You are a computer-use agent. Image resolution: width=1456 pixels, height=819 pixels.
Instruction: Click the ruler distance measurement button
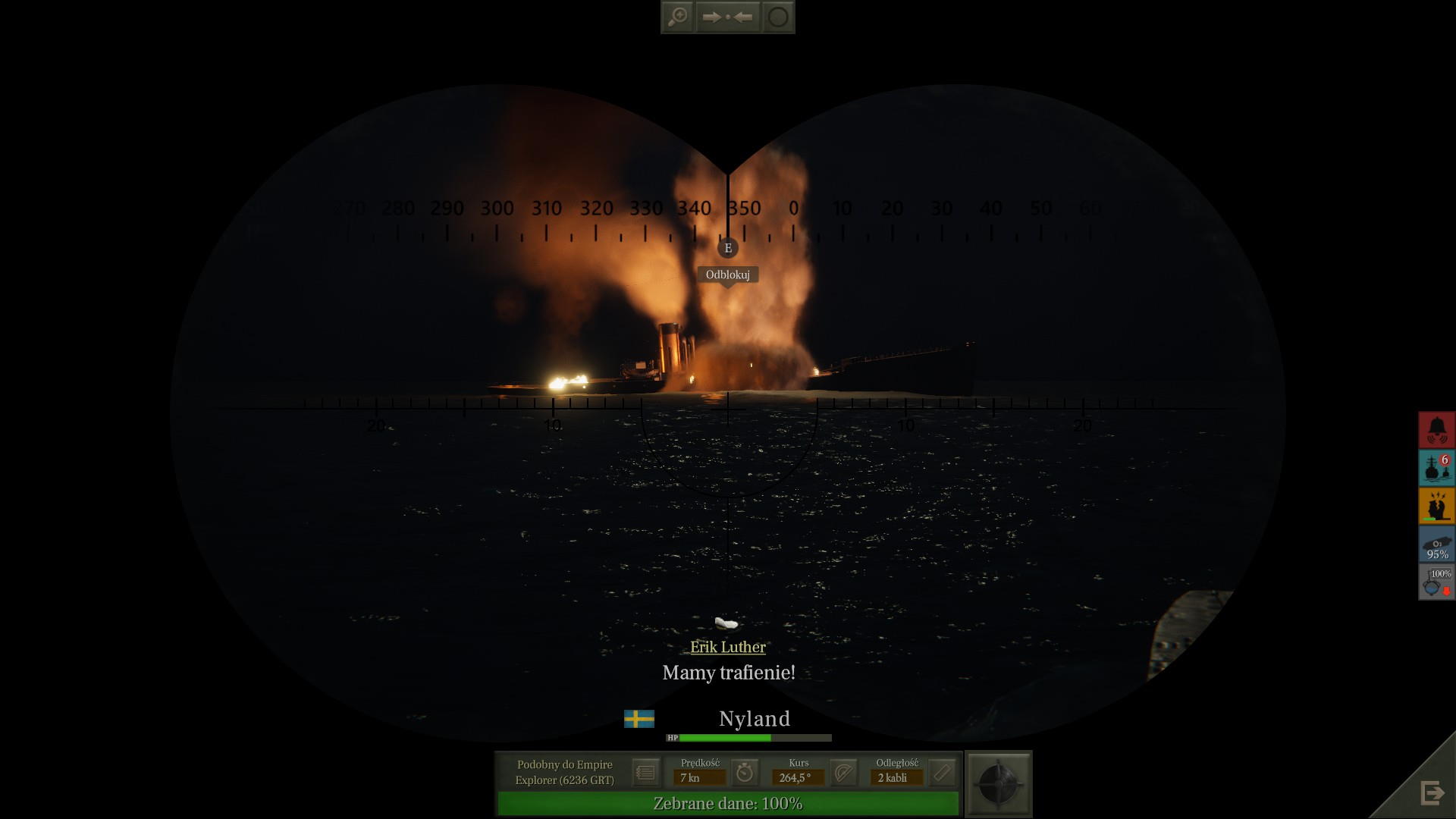[942, 773]
